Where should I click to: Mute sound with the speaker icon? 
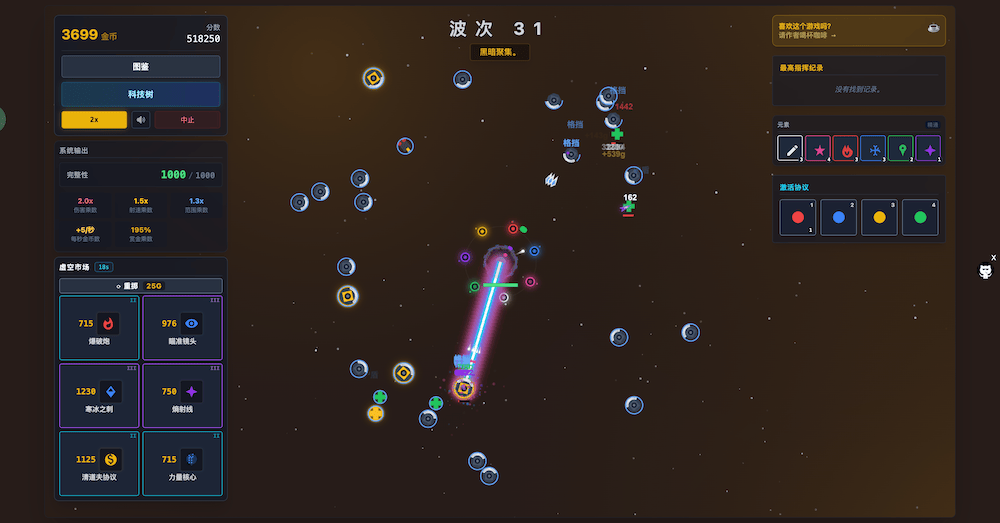tap(141, 120)
